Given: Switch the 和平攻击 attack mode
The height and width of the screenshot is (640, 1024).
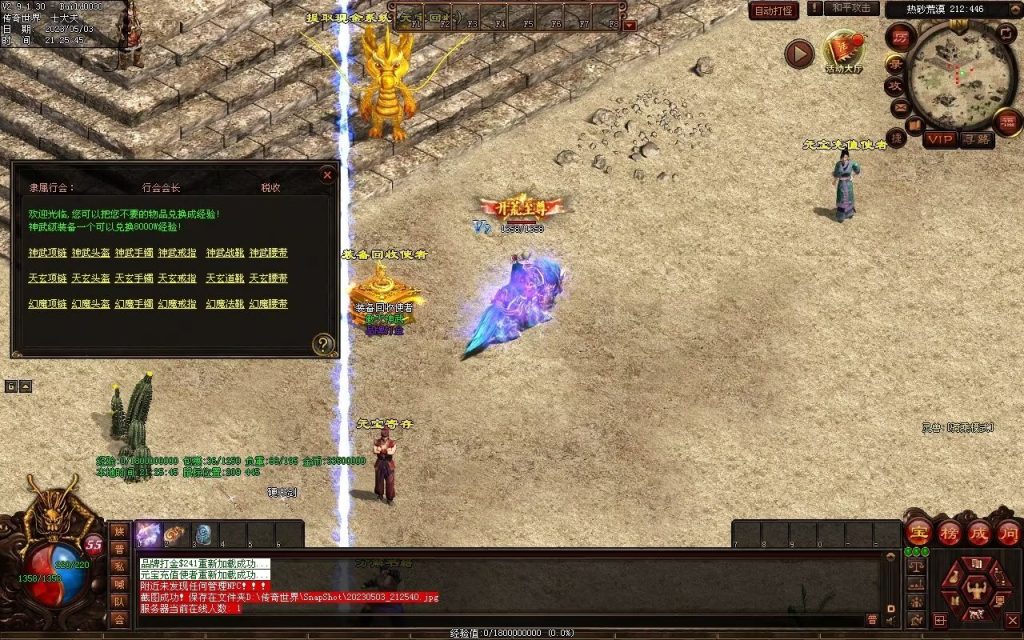Looking at the screenshot, I should pos(853,9).
